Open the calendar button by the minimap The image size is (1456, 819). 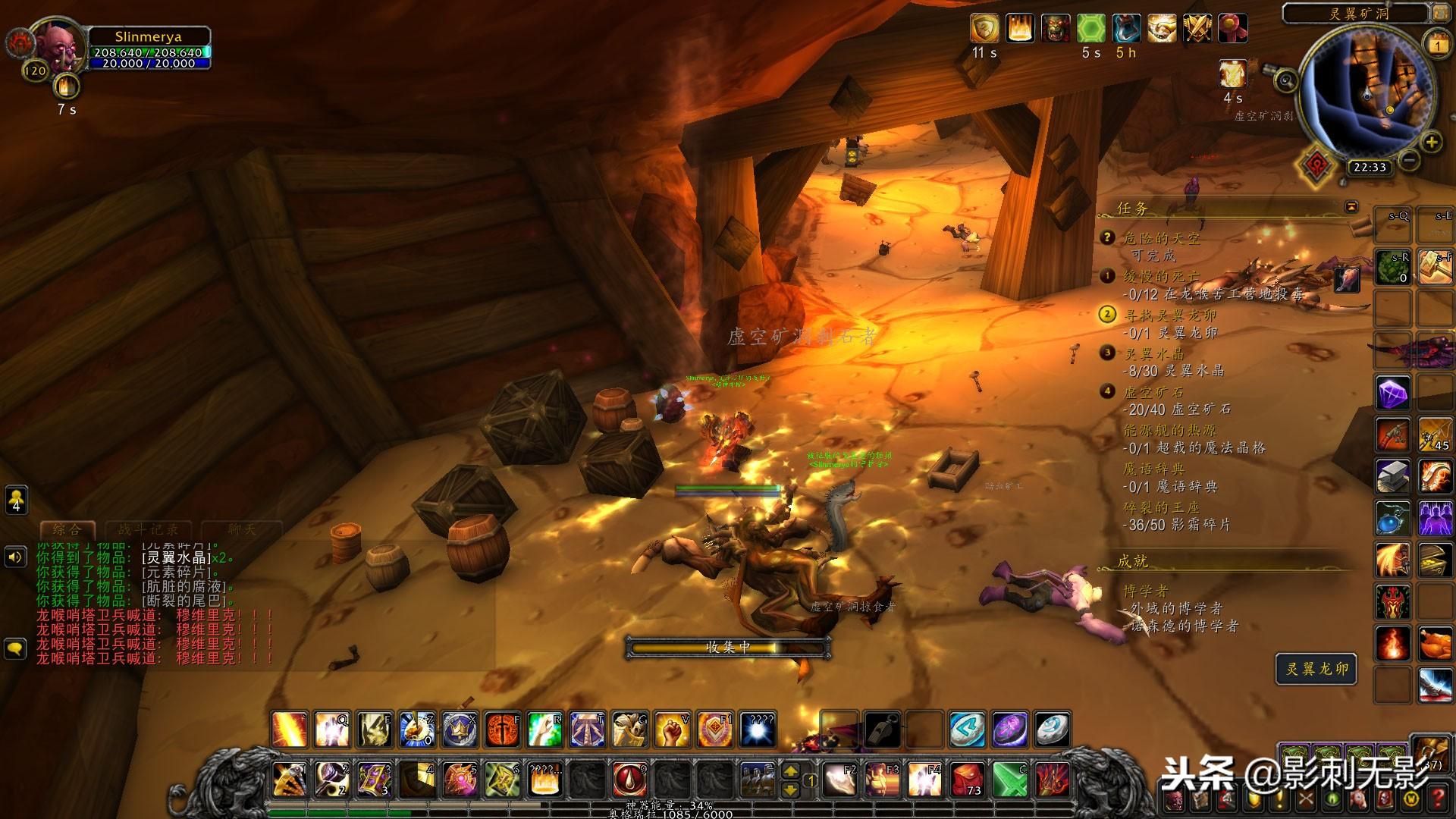point(1437,43)
